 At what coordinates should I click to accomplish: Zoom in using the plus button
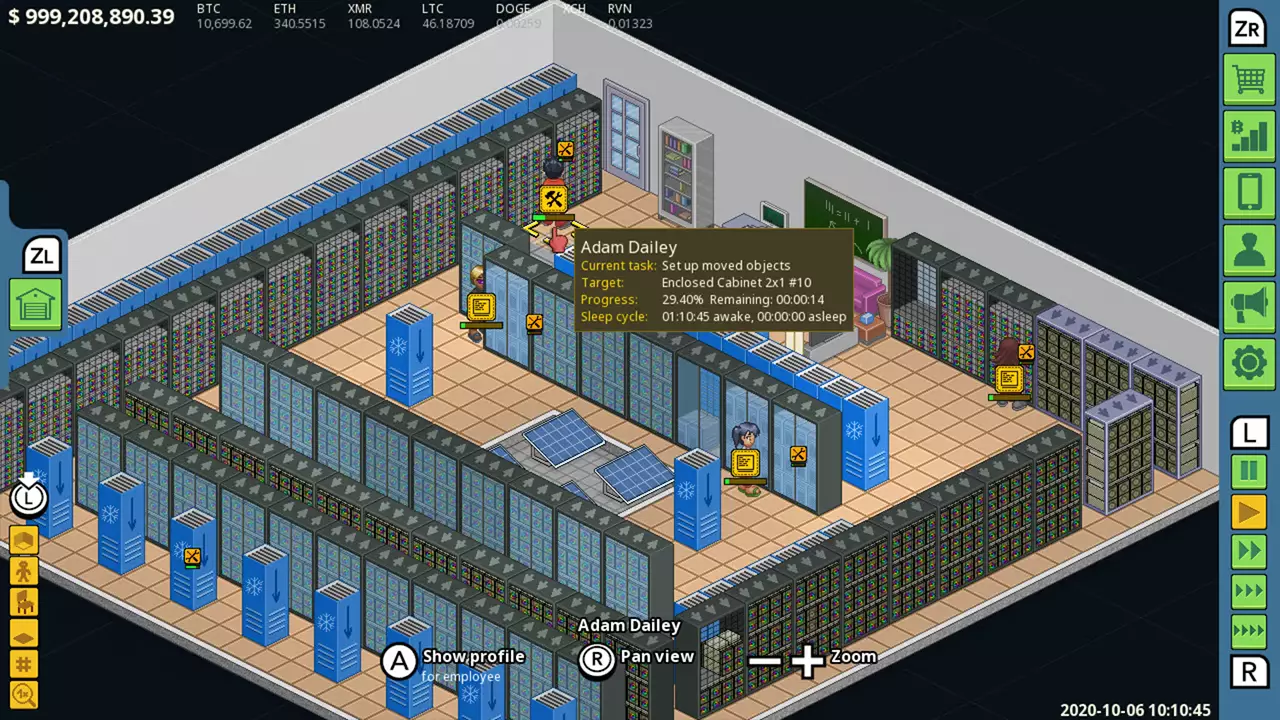click(806, 658)
